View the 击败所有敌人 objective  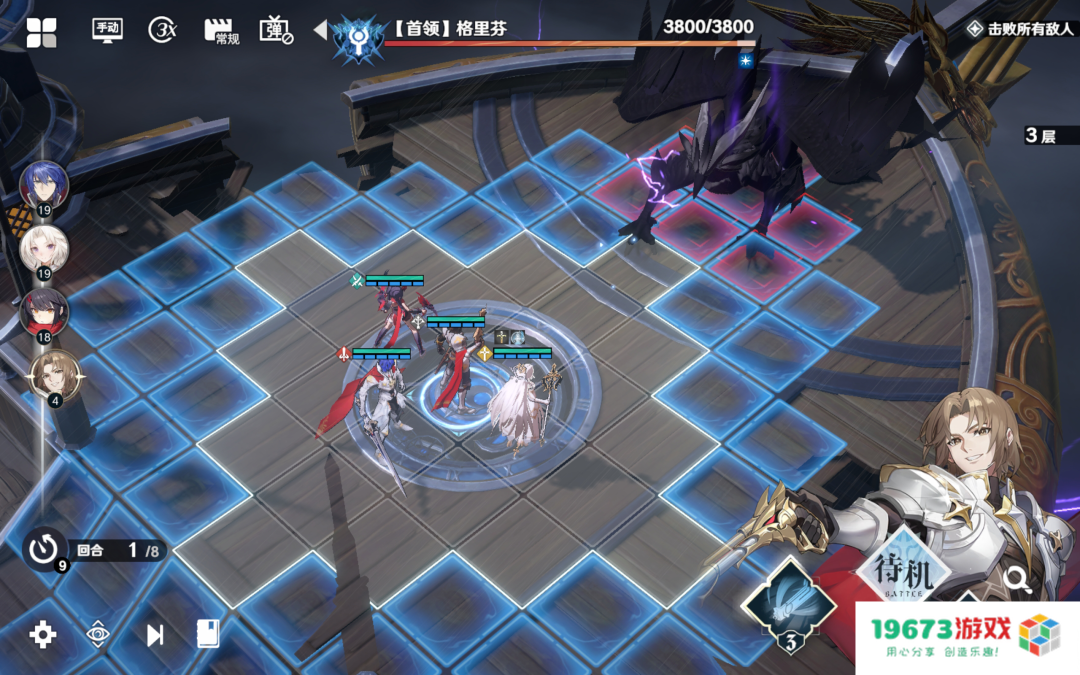(x=1020, y=29)
